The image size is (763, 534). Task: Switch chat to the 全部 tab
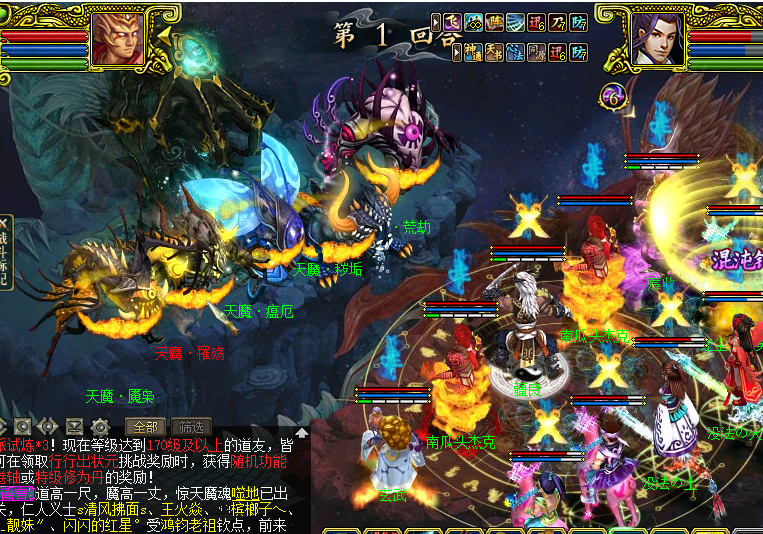point(144,426)
